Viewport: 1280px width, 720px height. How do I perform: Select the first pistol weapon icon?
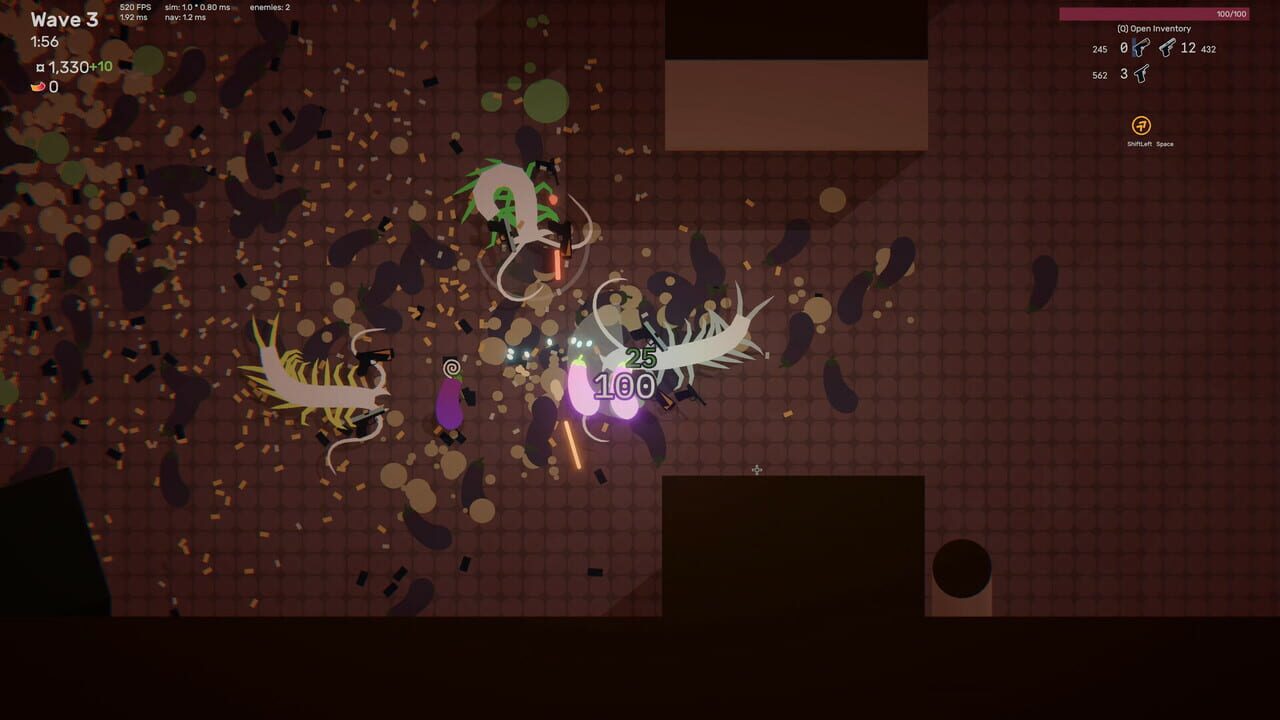[1142, 48]
